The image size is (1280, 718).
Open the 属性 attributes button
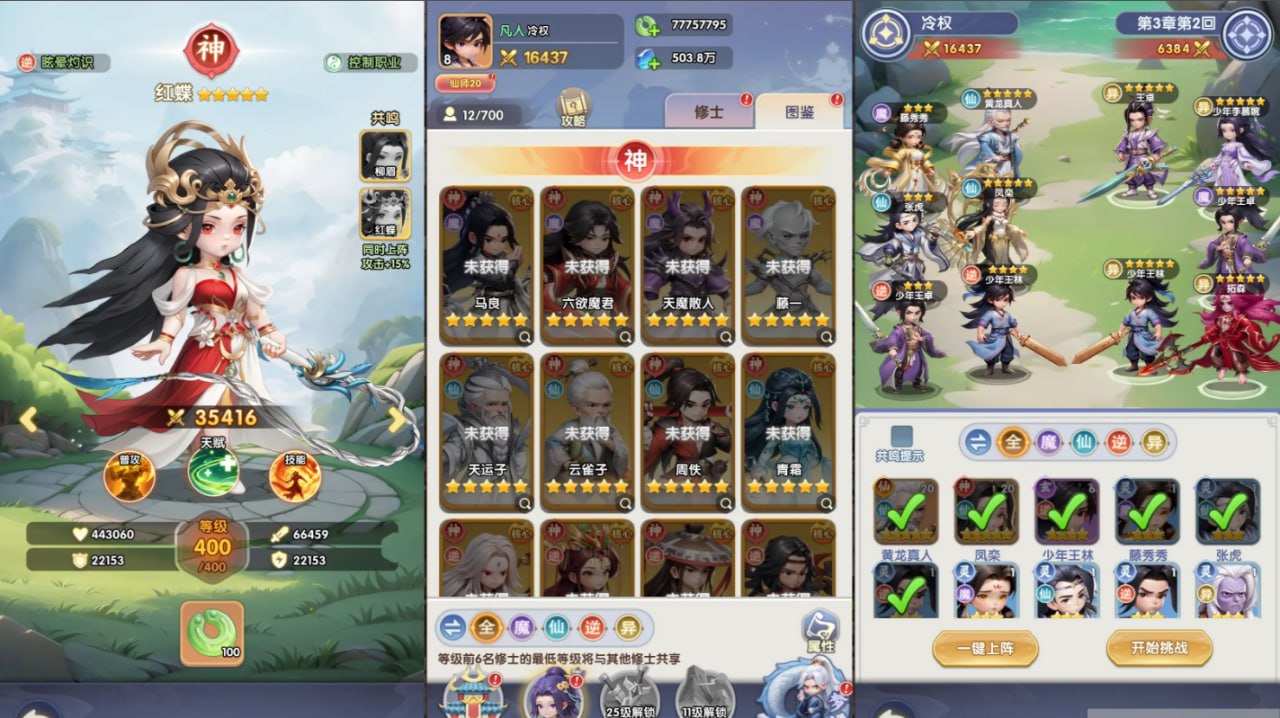[820, 632]
